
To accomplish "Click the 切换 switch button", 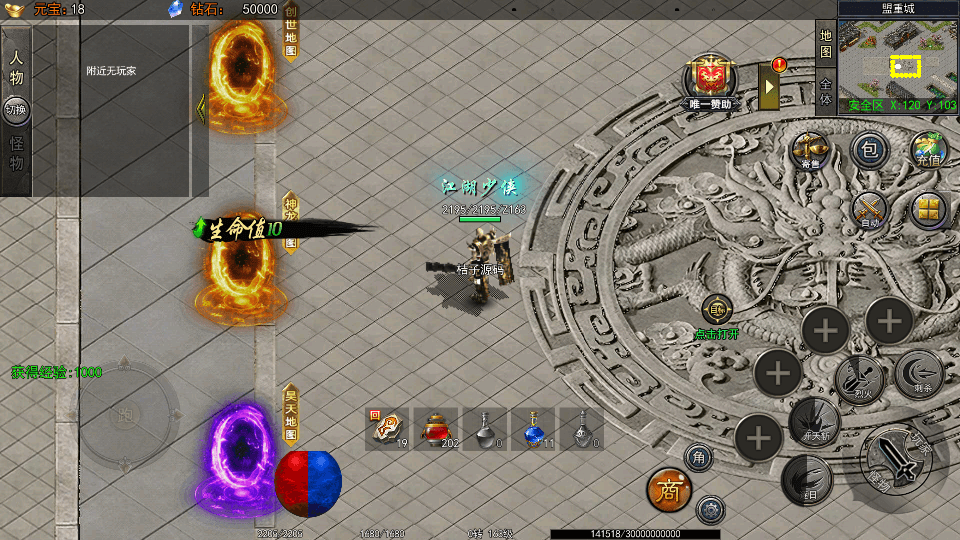I will (x=17, y=110).
